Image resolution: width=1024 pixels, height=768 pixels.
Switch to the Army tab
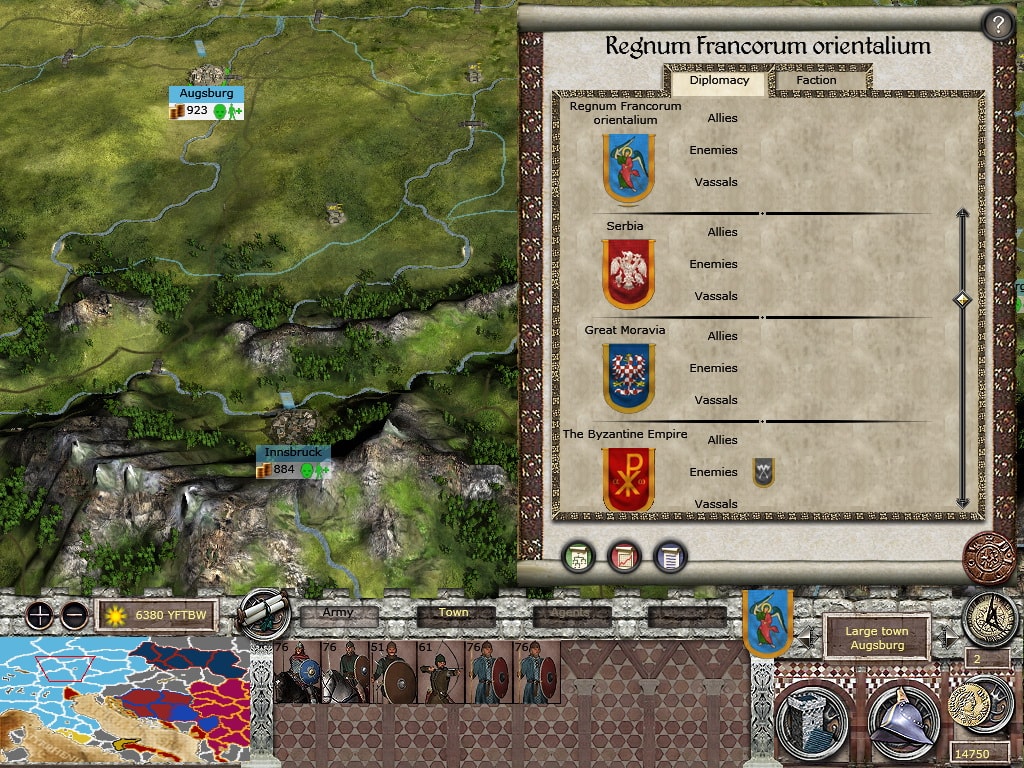(339, 614)
